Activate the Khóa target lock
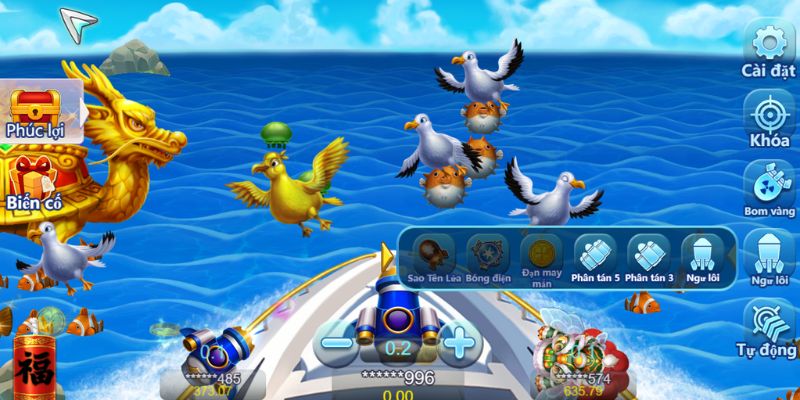This screenshot has height=400, width=800. pos(768,116)
